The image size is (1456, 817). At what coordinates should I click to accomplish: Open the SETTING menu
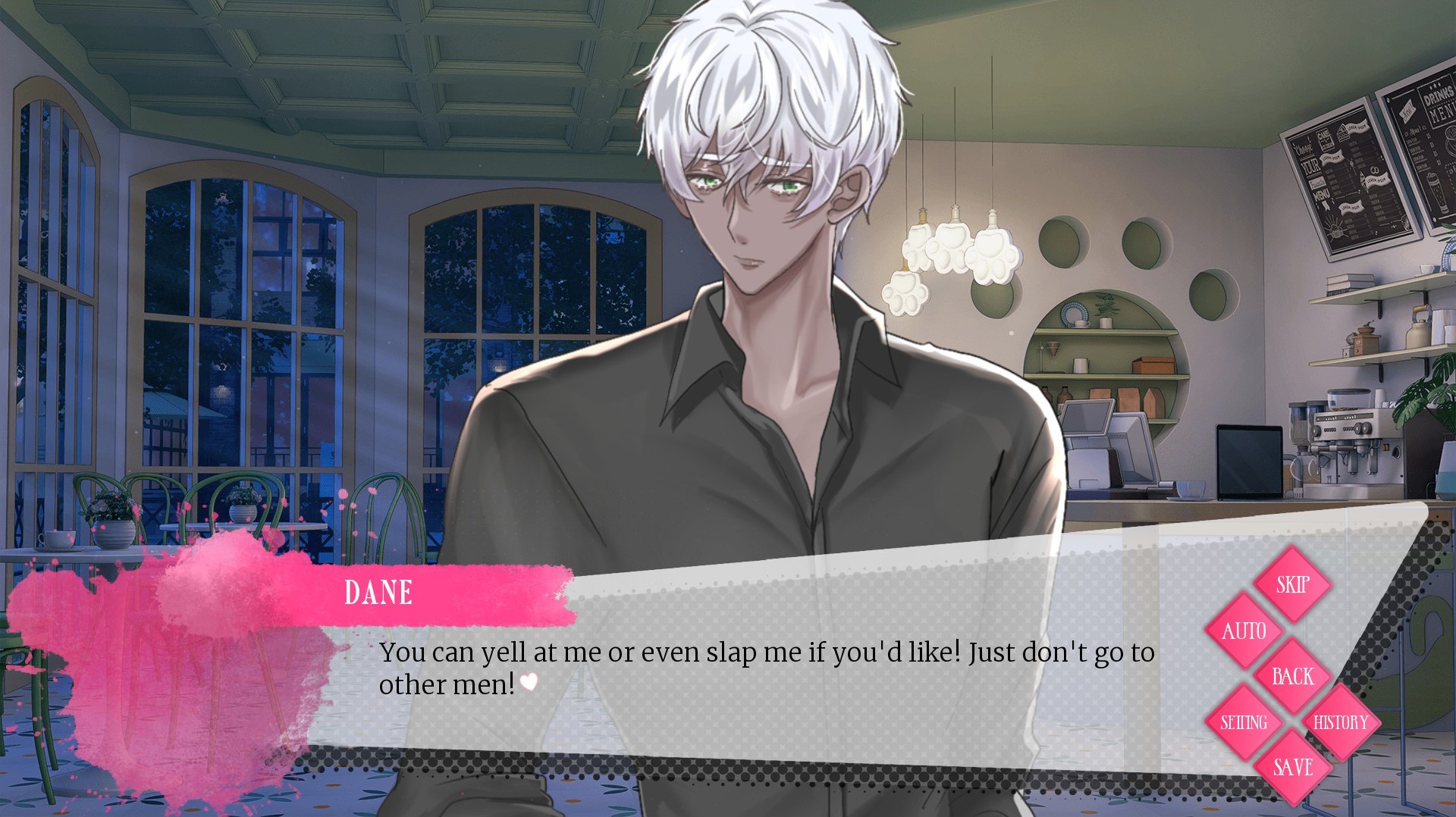click(1244, 722)
